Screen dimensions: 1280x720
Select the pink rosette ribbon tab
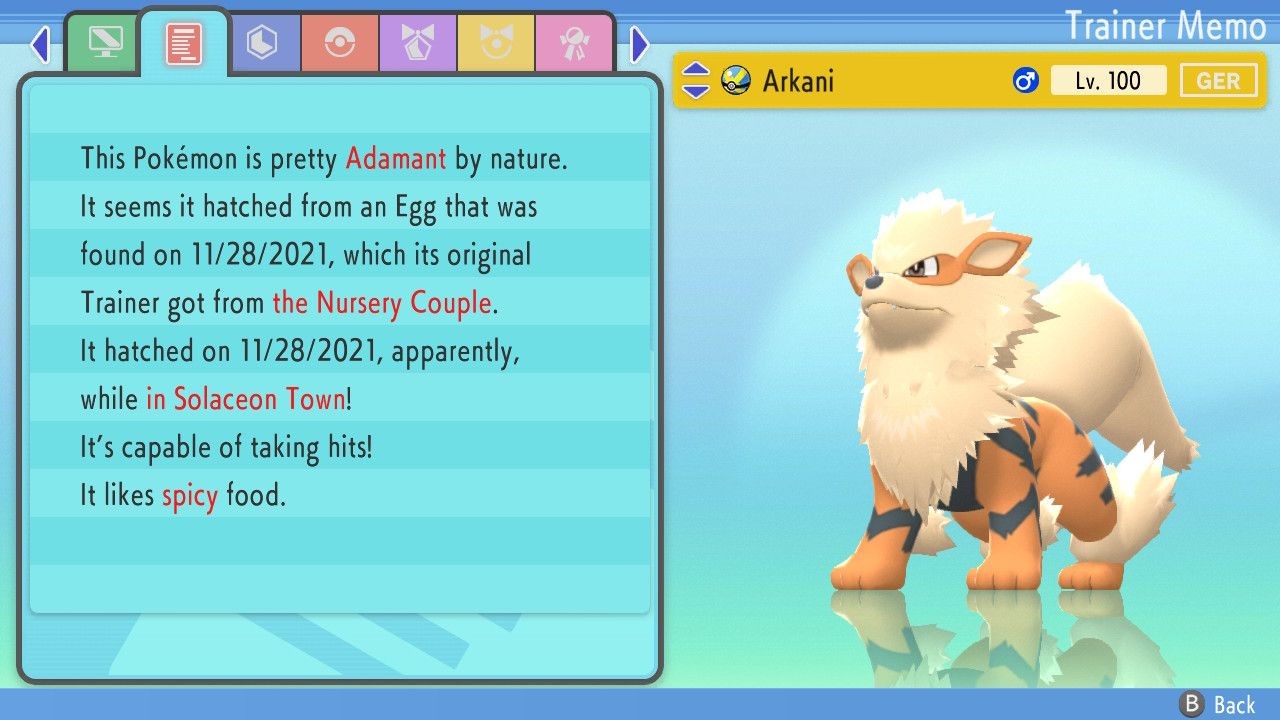pos(573,43)
